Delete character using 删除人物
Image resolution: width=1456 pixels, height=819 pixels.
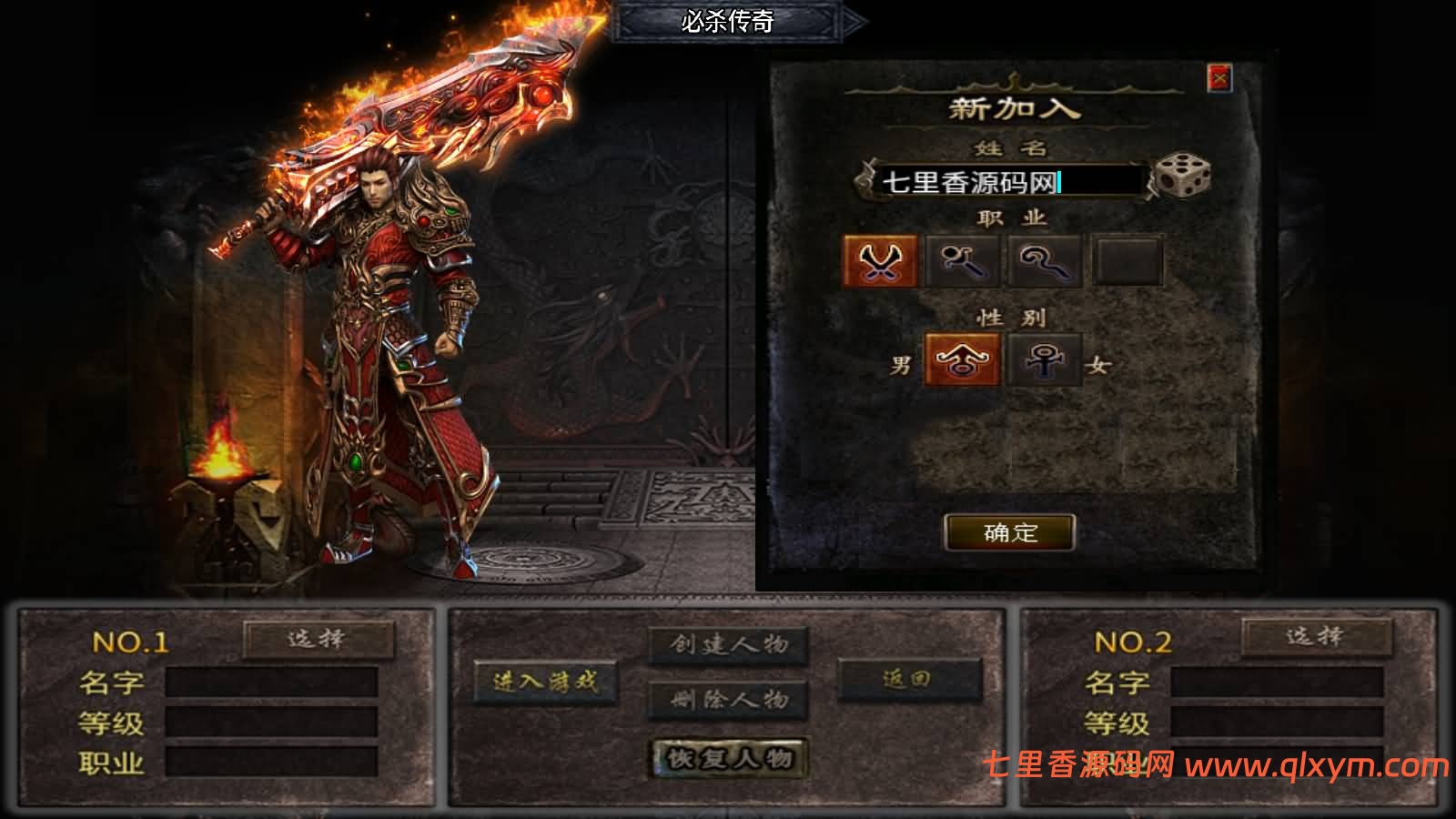click(x=729, y=699)
